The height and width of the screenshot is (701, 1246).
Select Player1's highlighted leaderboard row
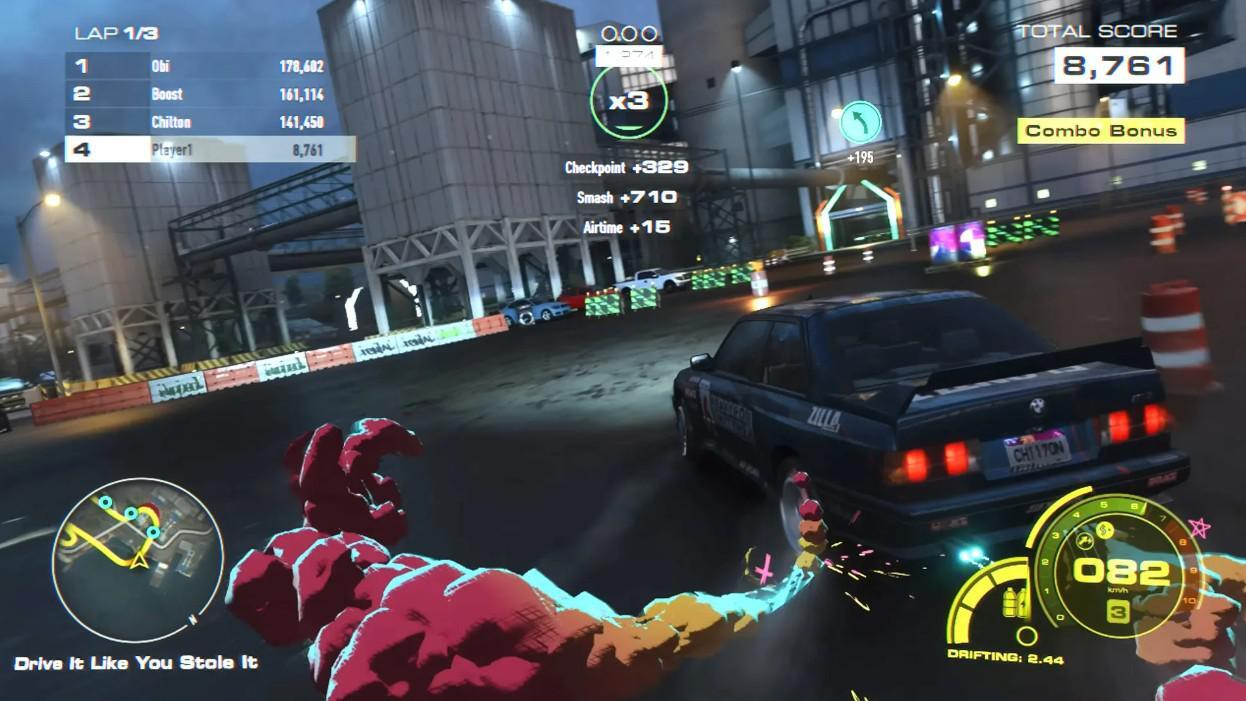210,150
